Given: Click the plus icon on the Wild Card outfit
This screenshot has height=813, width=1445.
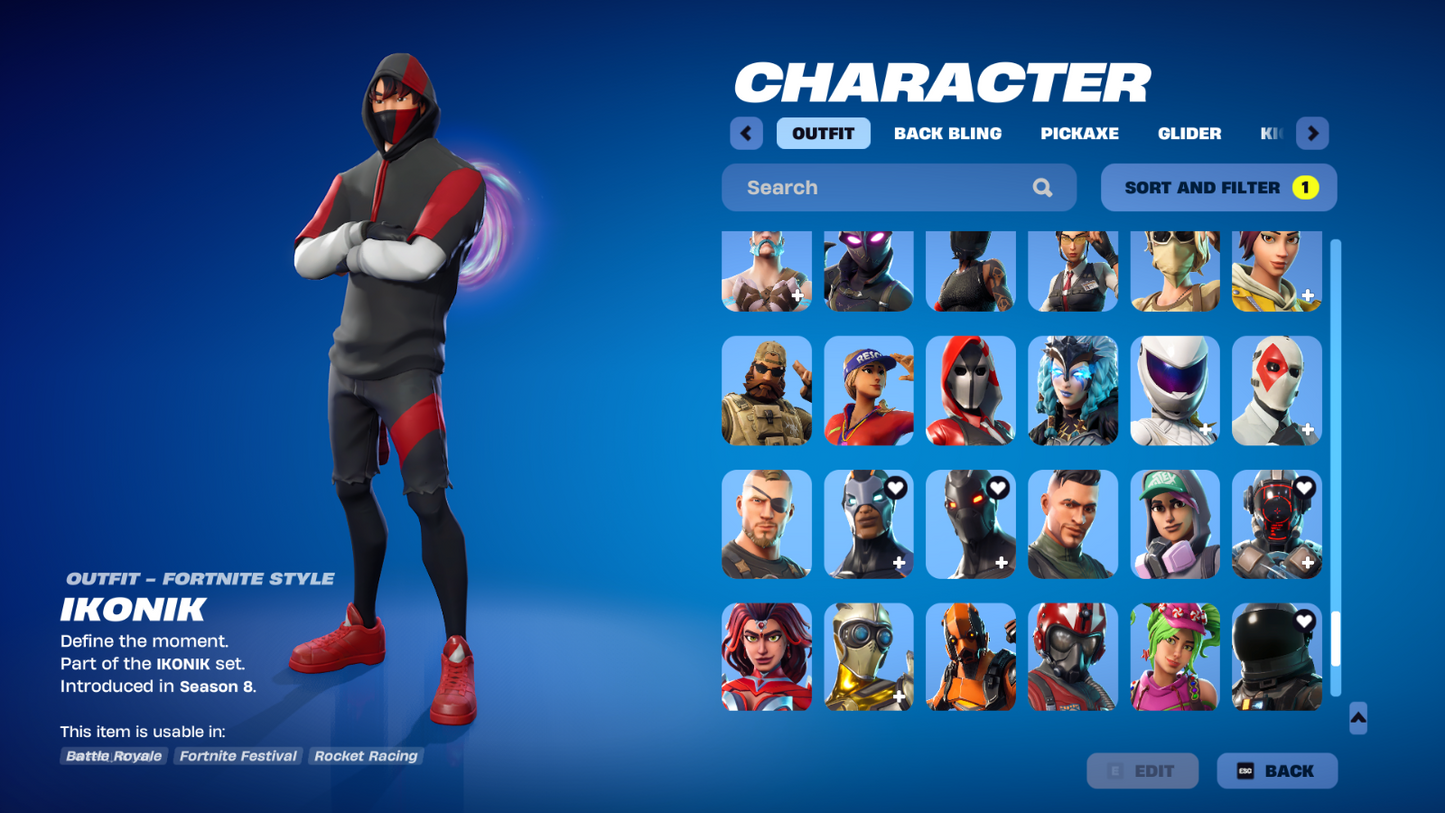Looking at the screenshot, I should pyautogui.click(x=1308, y=428).
